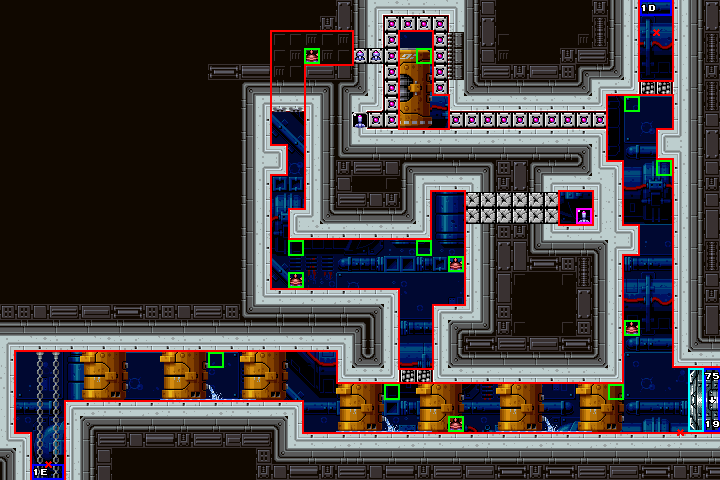720x480 pixels.
Task: Select the cyan-outlined hatch marker
Action: click(696, 400)
